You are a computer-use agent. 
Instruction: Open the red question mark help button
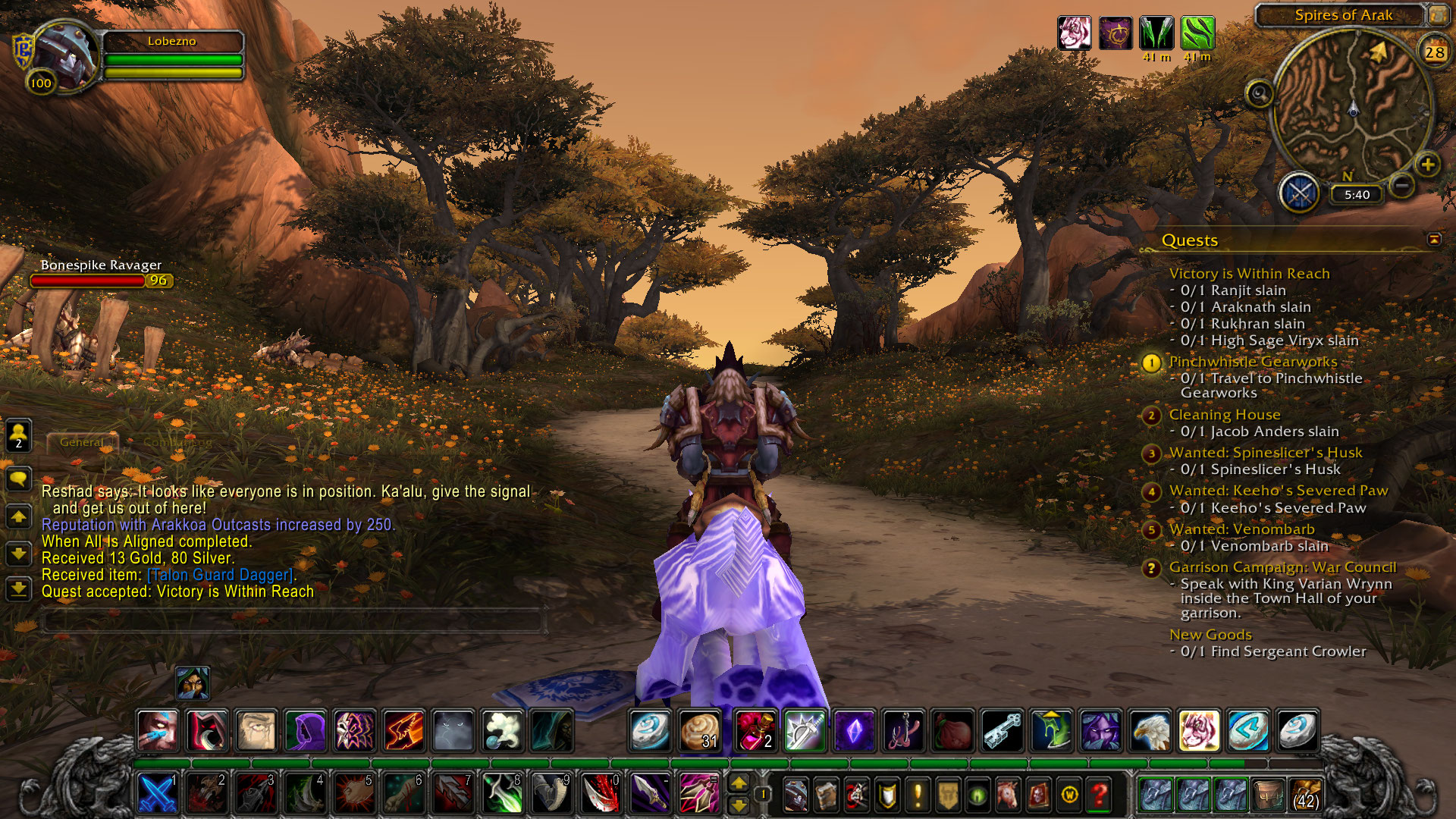[1099, 795]
